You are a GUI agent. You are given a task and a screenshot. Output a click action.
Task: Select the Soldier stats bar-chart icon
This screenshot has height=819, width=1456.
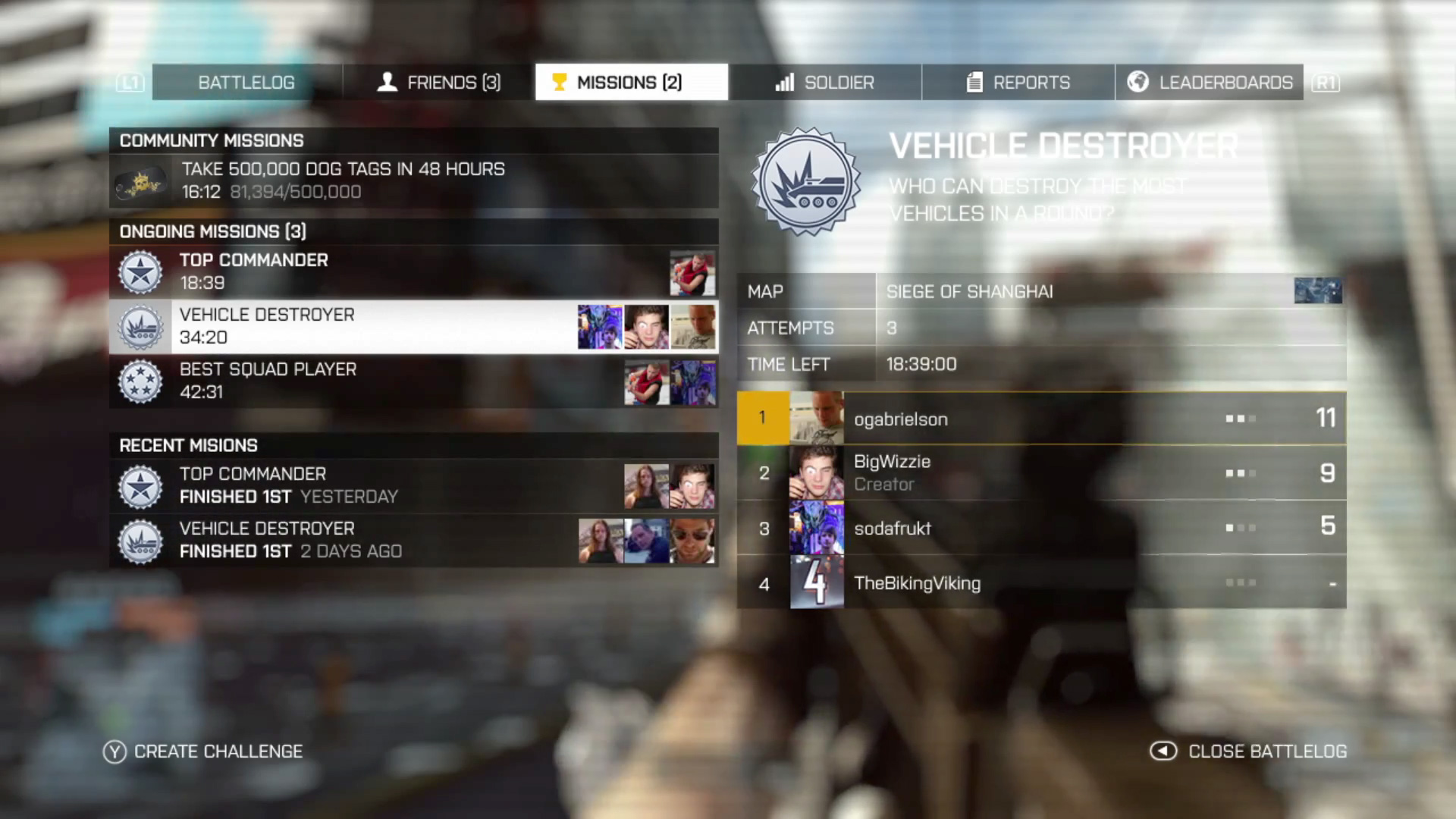click(x=784, y=82)
